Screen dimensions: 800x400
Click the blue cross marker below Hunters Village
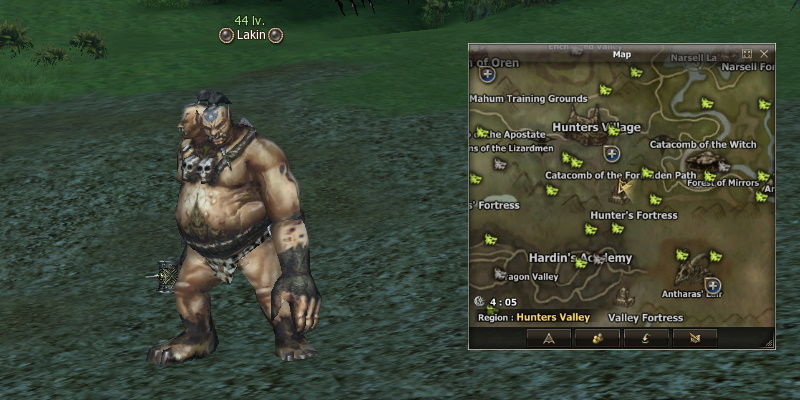pos(612,154)
